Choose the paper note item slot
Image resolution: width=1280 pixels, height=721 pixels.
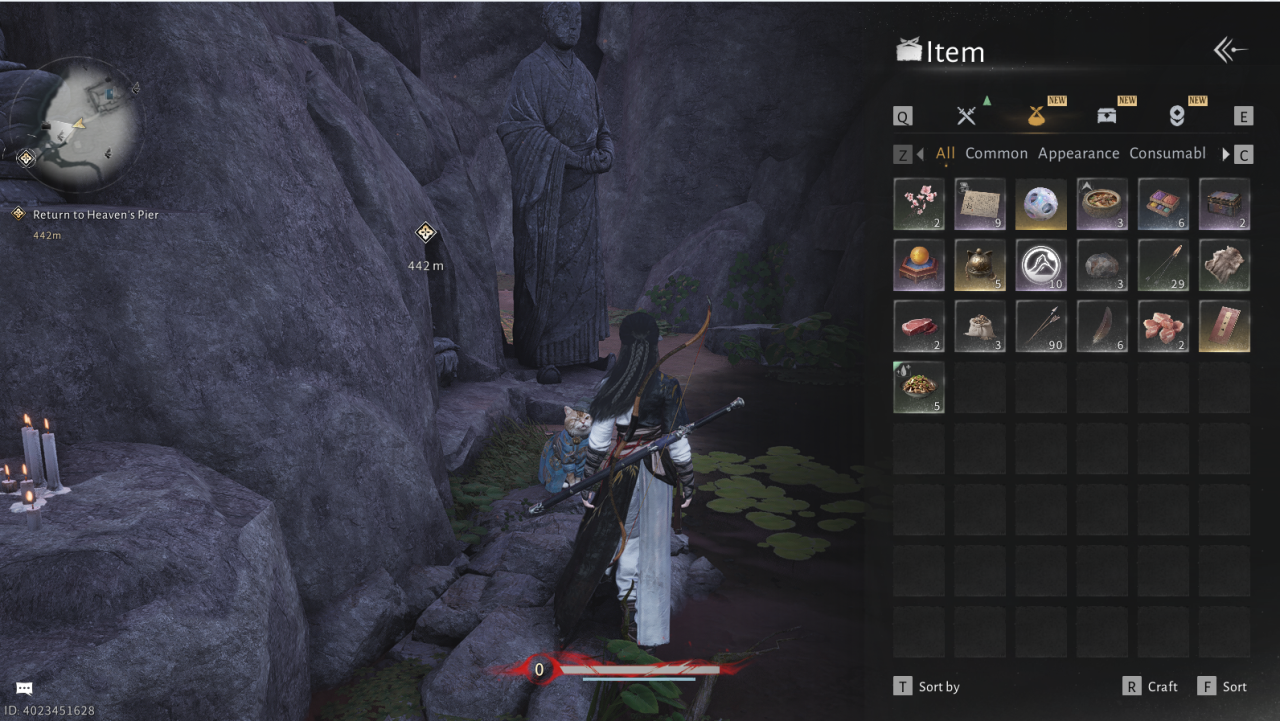(x=980, y=204)
